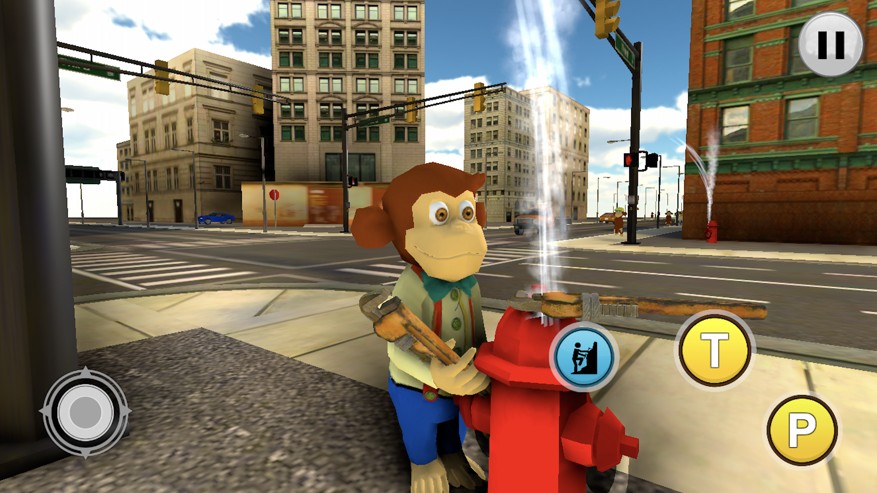Pause the game with the pause button
The width and height of the screenshot is (877, 493).
click(x=831, y=44)
